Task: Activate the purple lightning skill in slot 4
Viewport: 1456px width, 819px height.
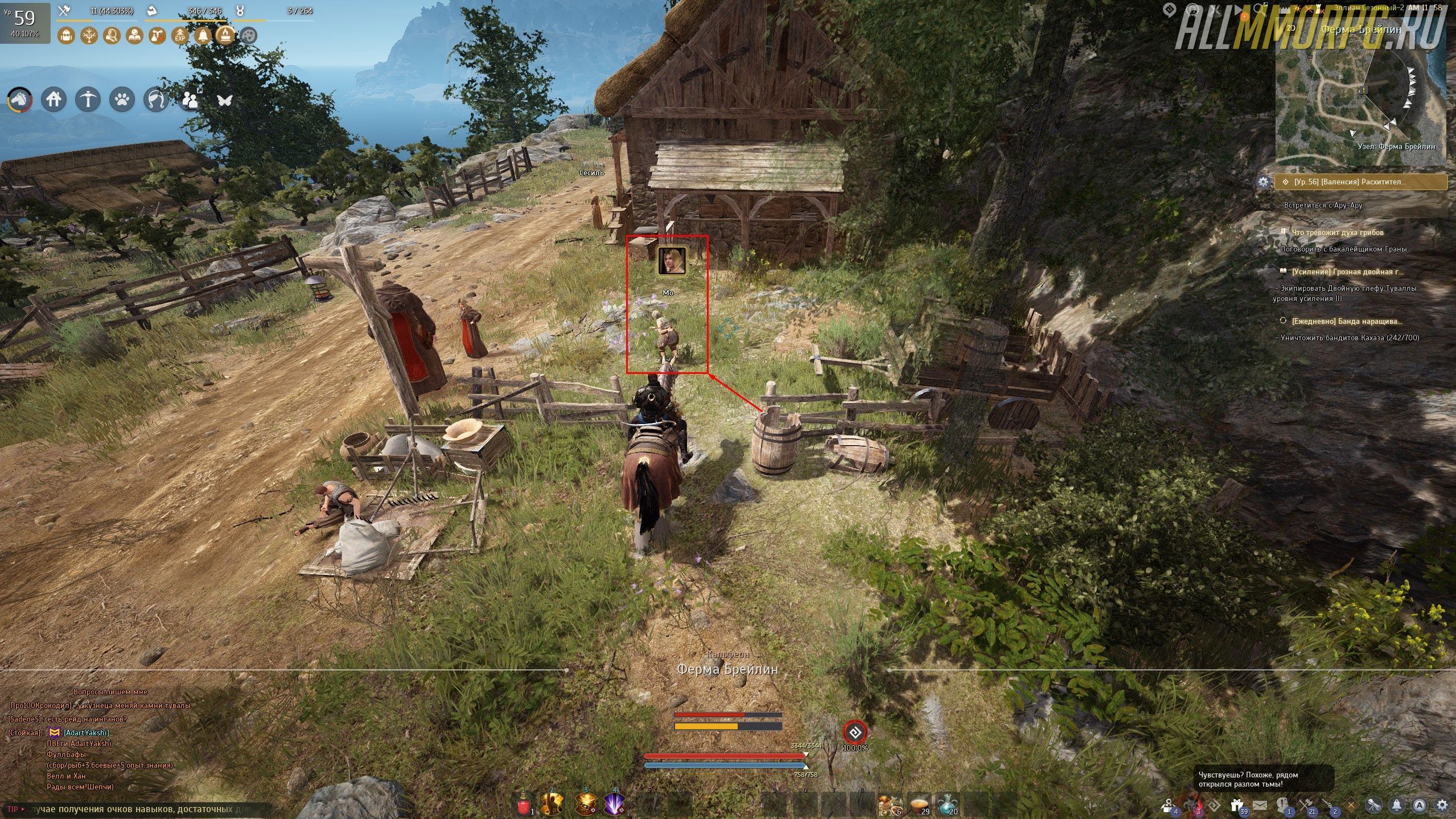Action: pyautogui.click(x=615, y=804)
